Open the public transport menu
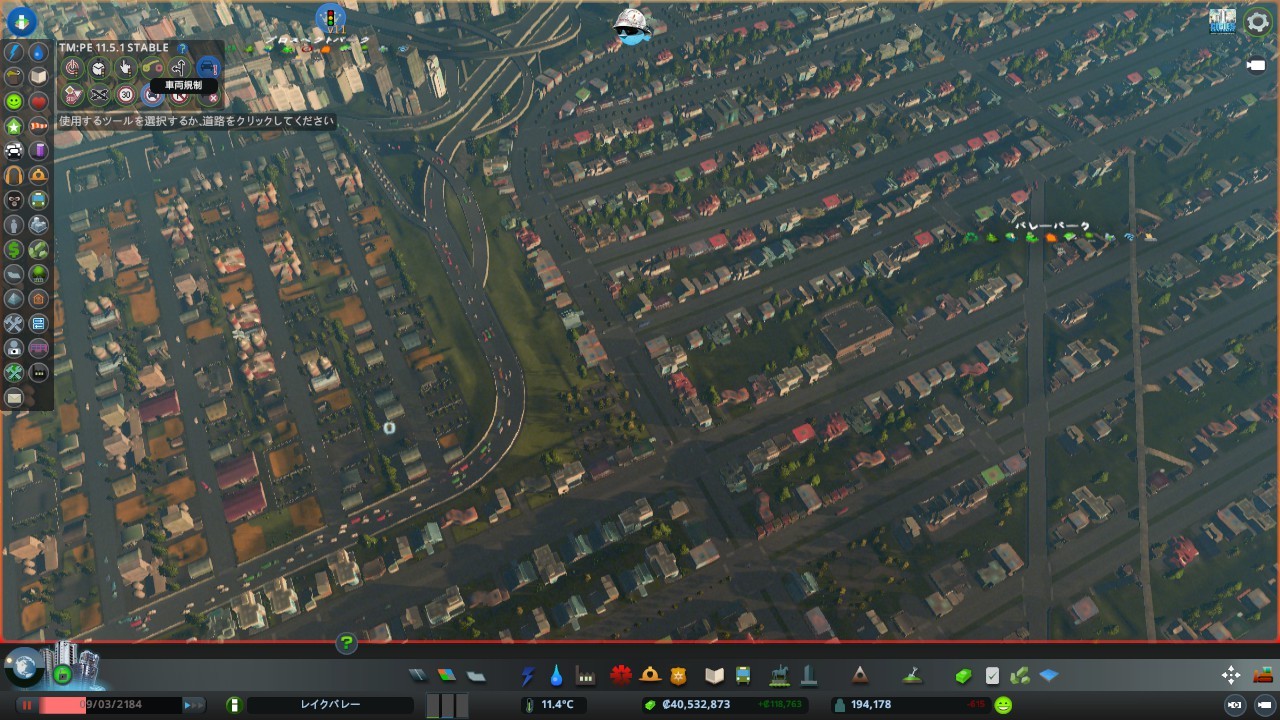Screen dimensions: 1280x720 click(x=743, y=676)
